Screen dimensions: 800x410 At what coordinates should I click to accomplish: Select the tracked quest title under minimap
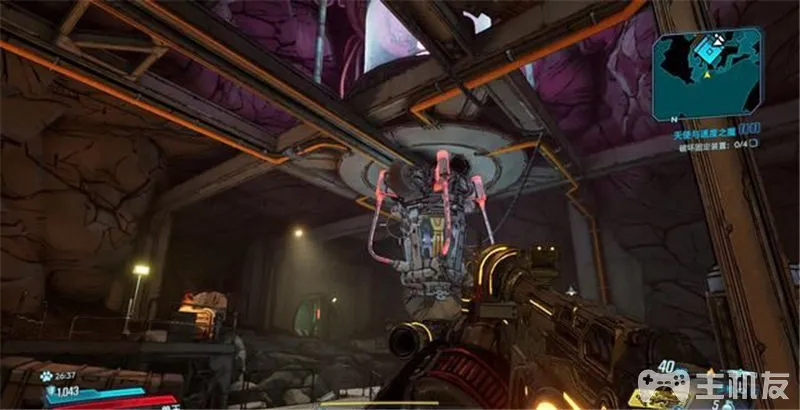(x=698, y=131)
